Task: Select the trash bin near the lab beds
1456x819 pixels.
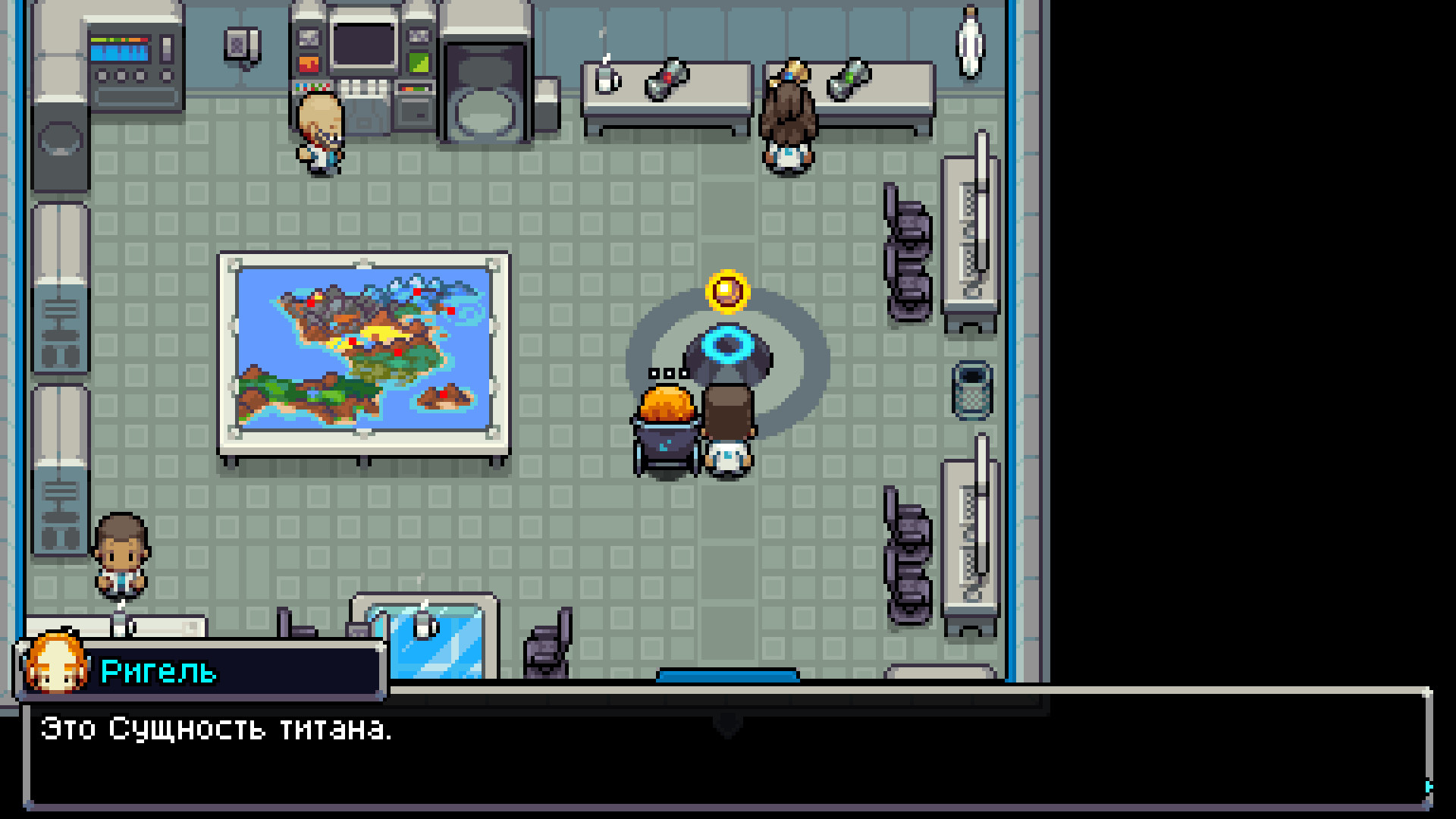Action: tap(973, 391)
